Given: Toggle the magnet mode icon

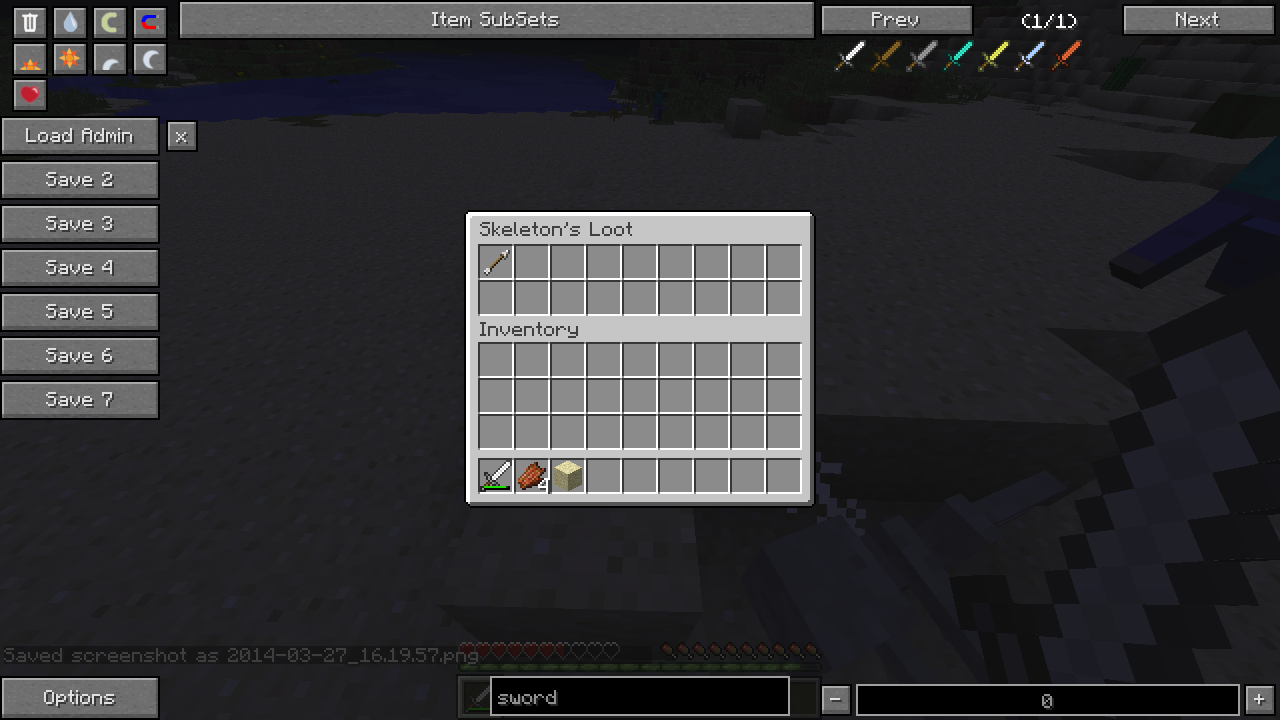Looking at the screenshot, I should click(149, 23).
